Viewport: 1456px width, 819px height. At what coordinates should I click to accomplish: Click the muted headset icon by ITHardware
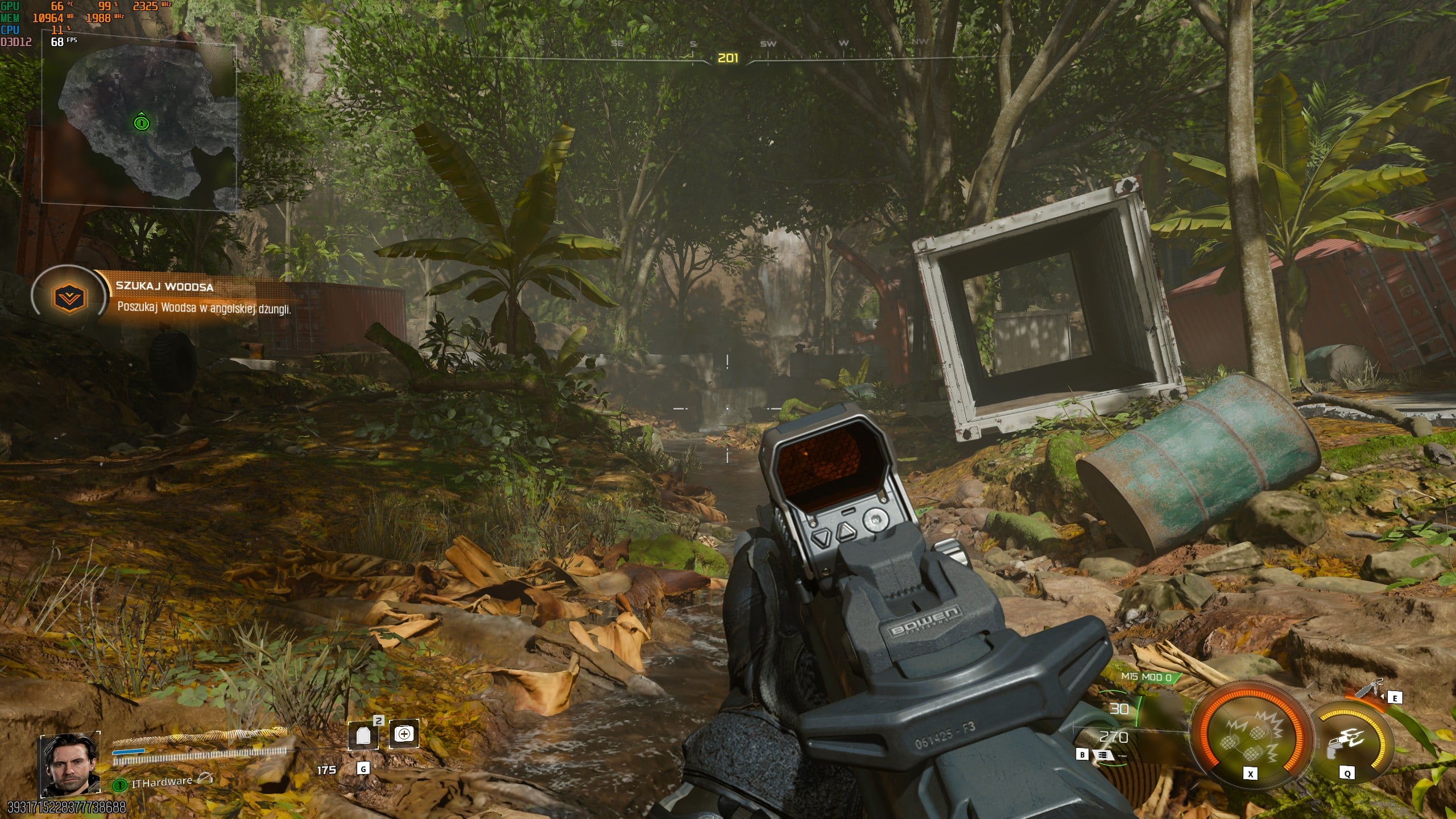click(205, 779)
